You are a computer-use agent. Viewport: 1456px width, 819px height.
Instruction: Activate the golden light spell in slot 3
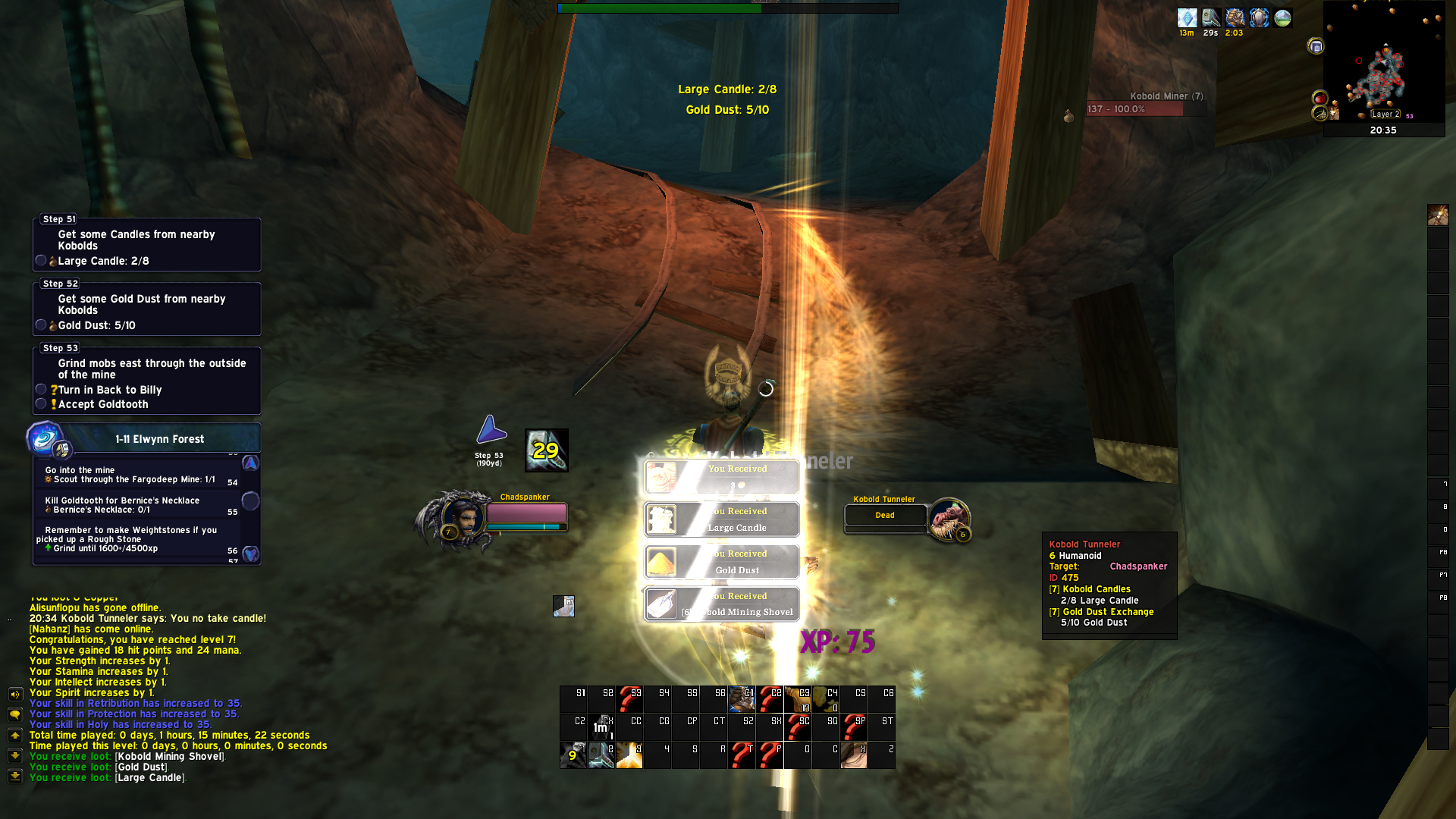(629, 755)
